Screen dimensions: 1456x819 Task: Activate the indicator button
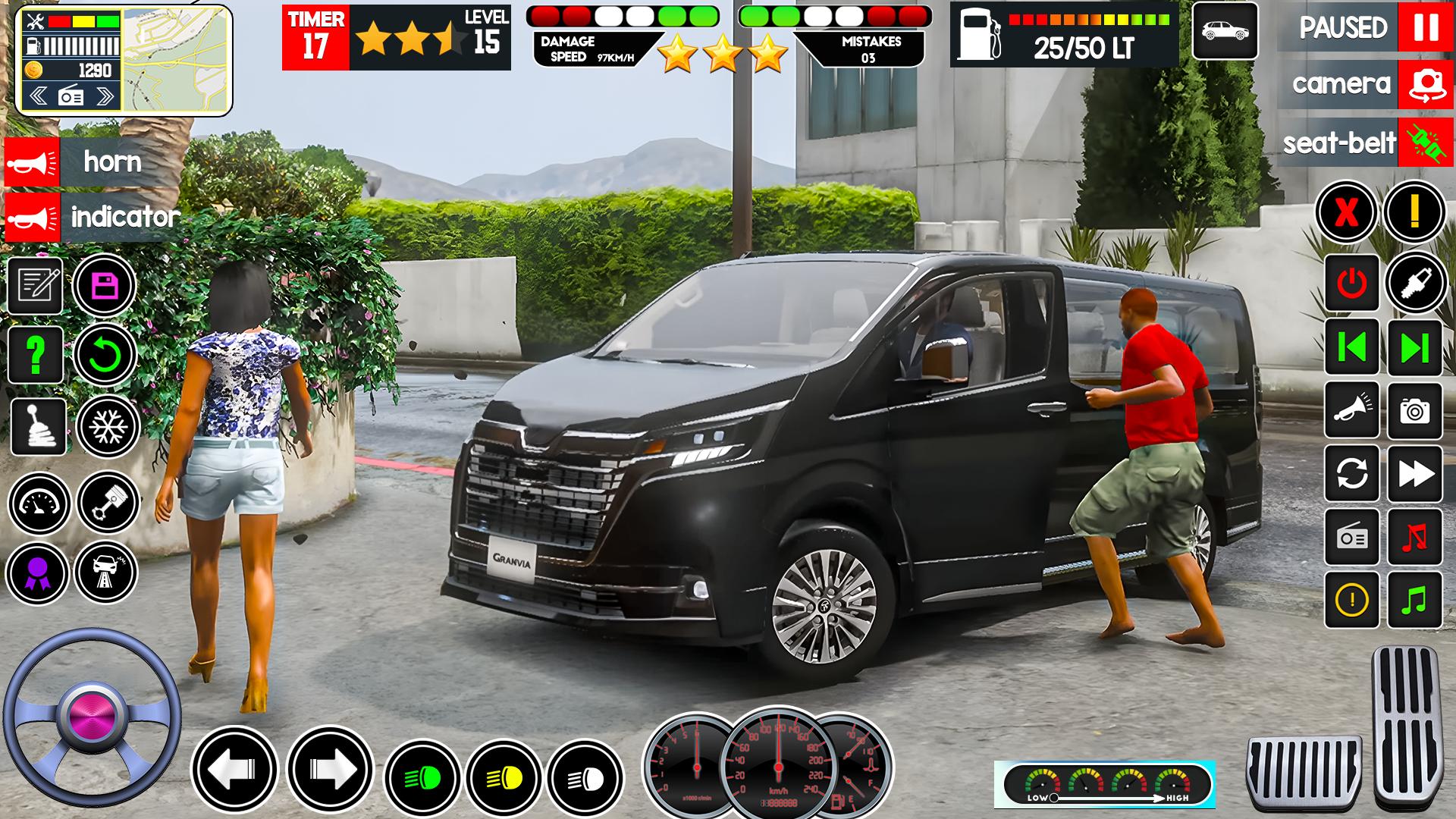pos(33,218)
